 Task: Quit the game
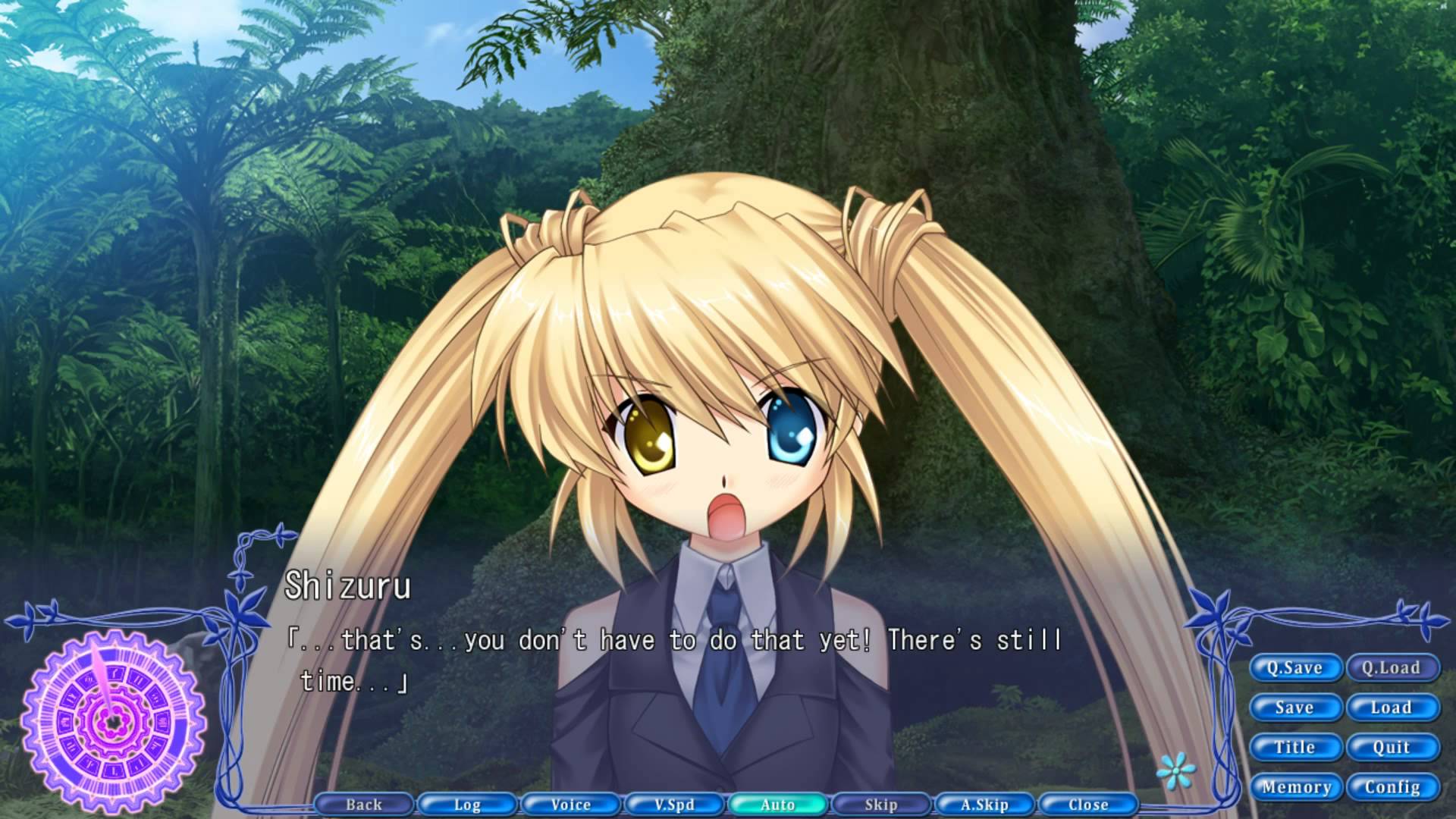click(x=1391, y=748)
